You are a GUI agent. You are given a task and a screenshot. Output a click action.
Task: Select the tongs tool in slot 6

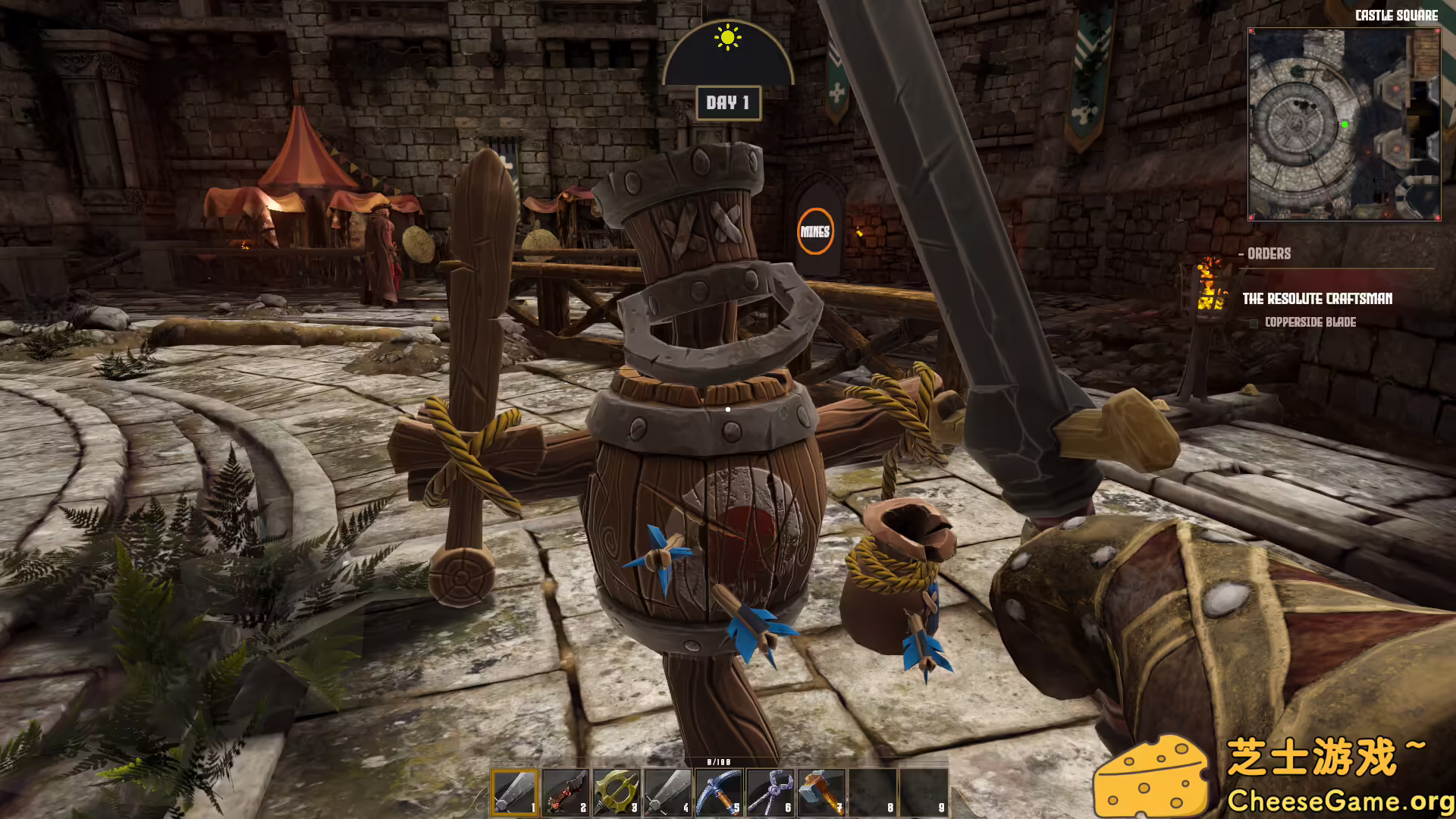tap(768, 792)
